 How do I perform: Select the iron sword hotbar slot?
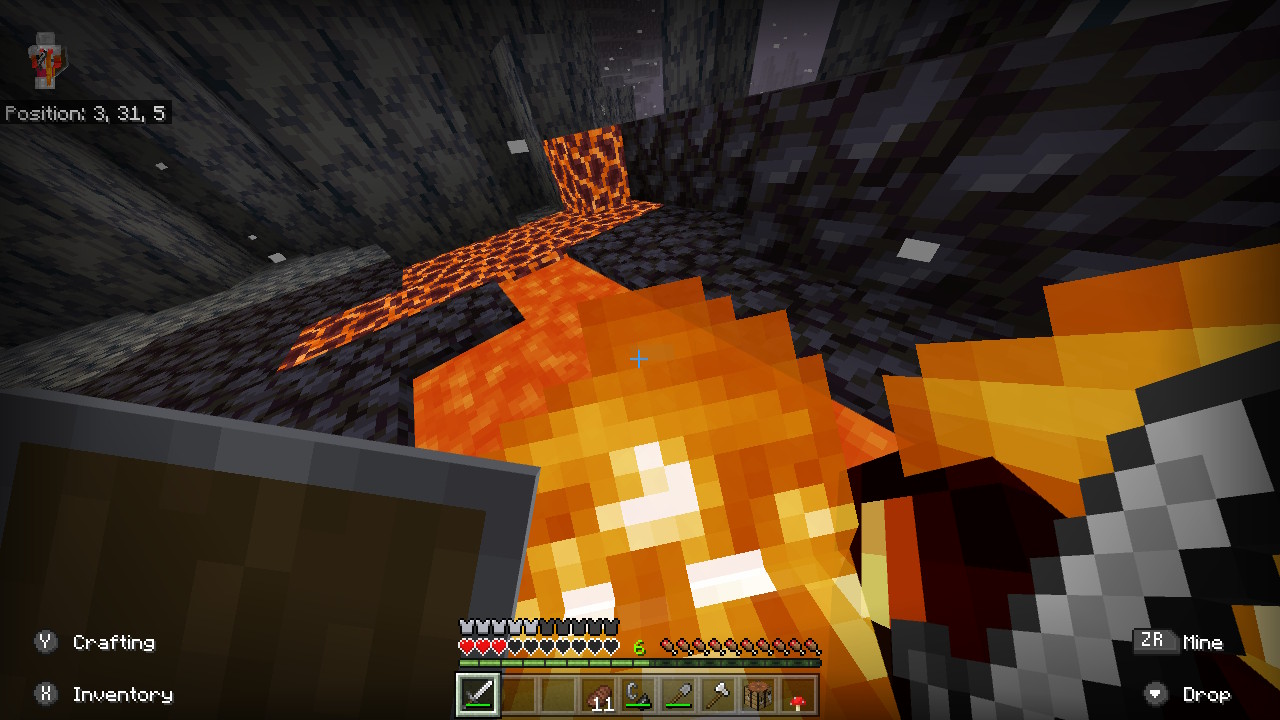coord(478,694)
